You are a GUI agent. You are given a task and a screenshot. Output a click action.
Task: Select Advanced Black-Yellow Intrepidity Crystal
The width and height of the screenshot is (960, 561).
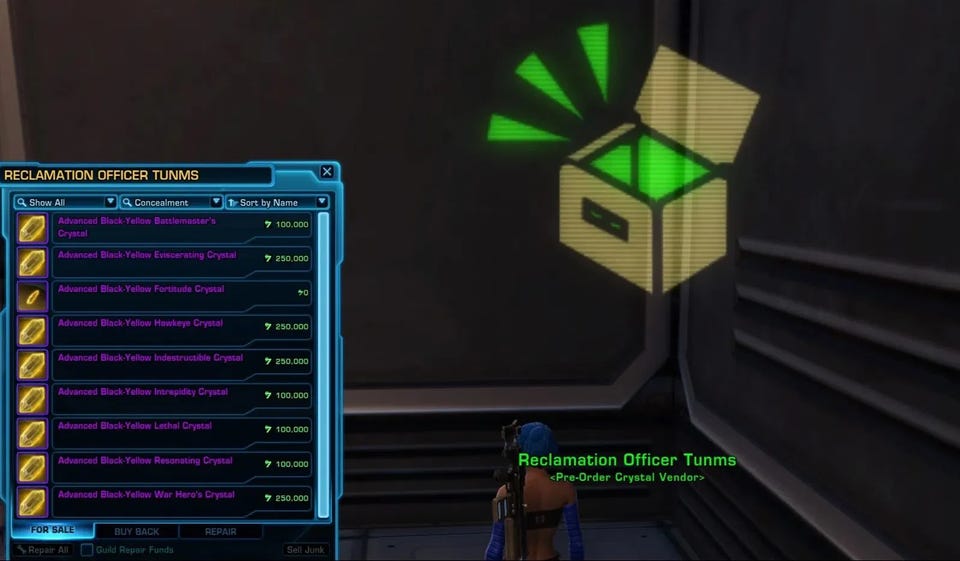tap(165, 398)
